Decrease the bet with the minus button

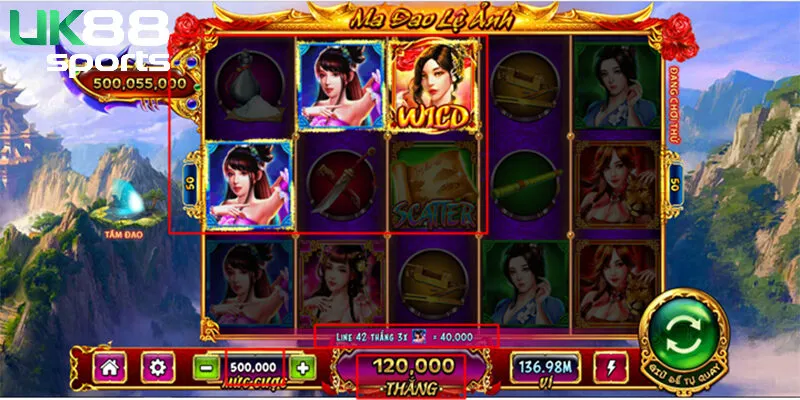tap(208, 367)
